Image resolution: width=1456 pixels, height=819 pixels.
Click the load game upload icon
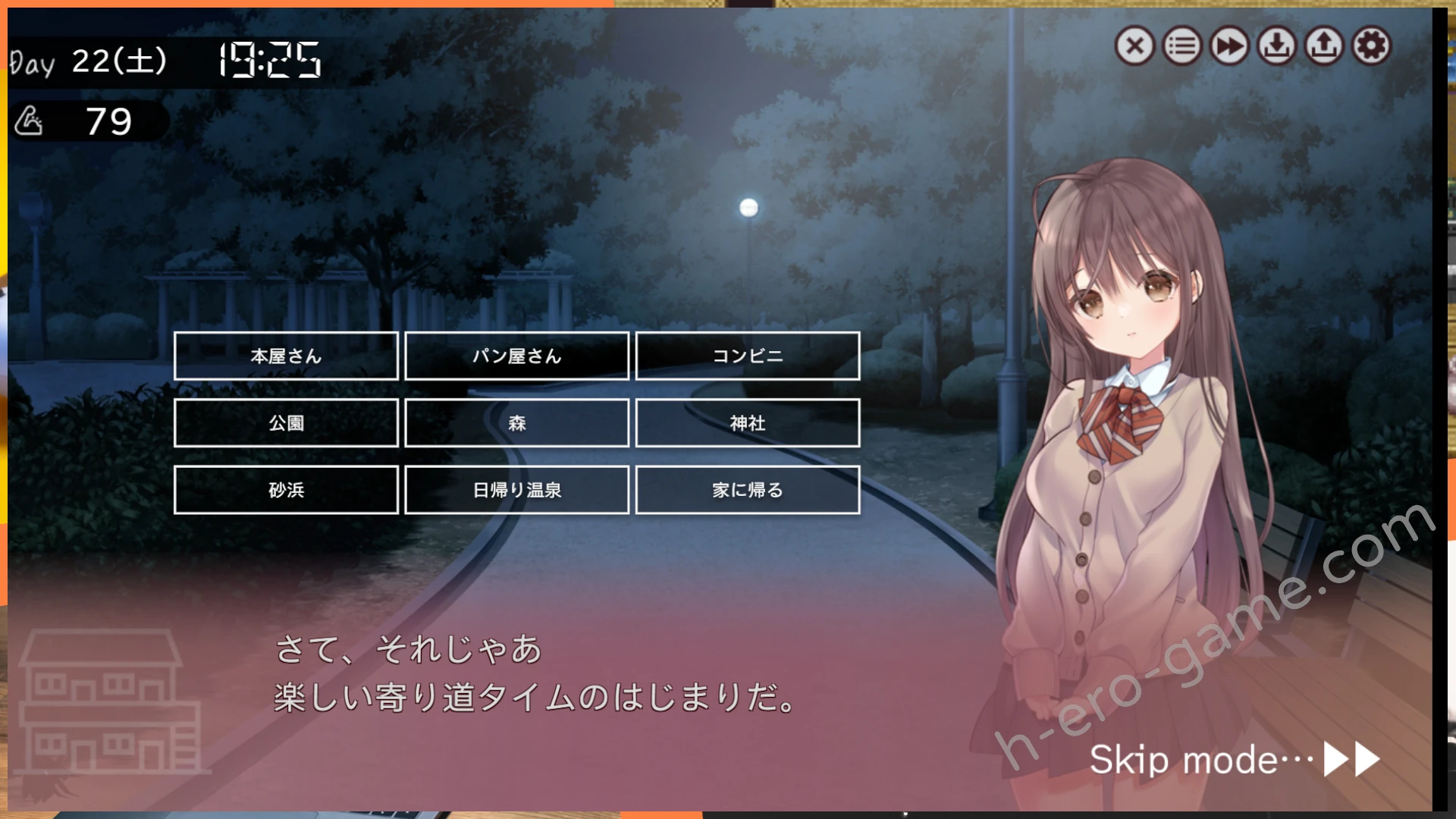point(1323,46)
